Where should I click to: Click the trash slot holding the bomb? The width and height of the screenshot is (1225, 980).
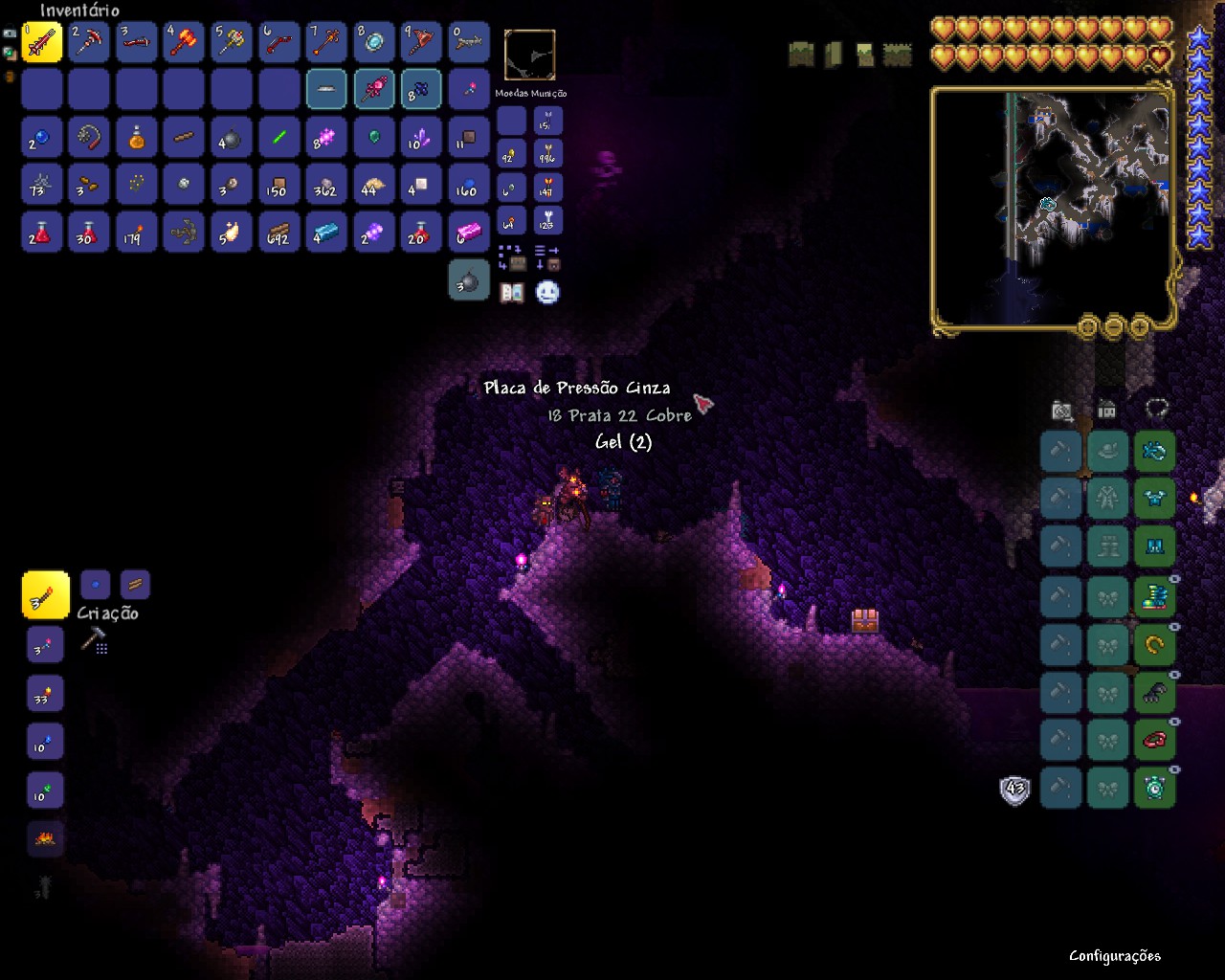click(469, 280)
